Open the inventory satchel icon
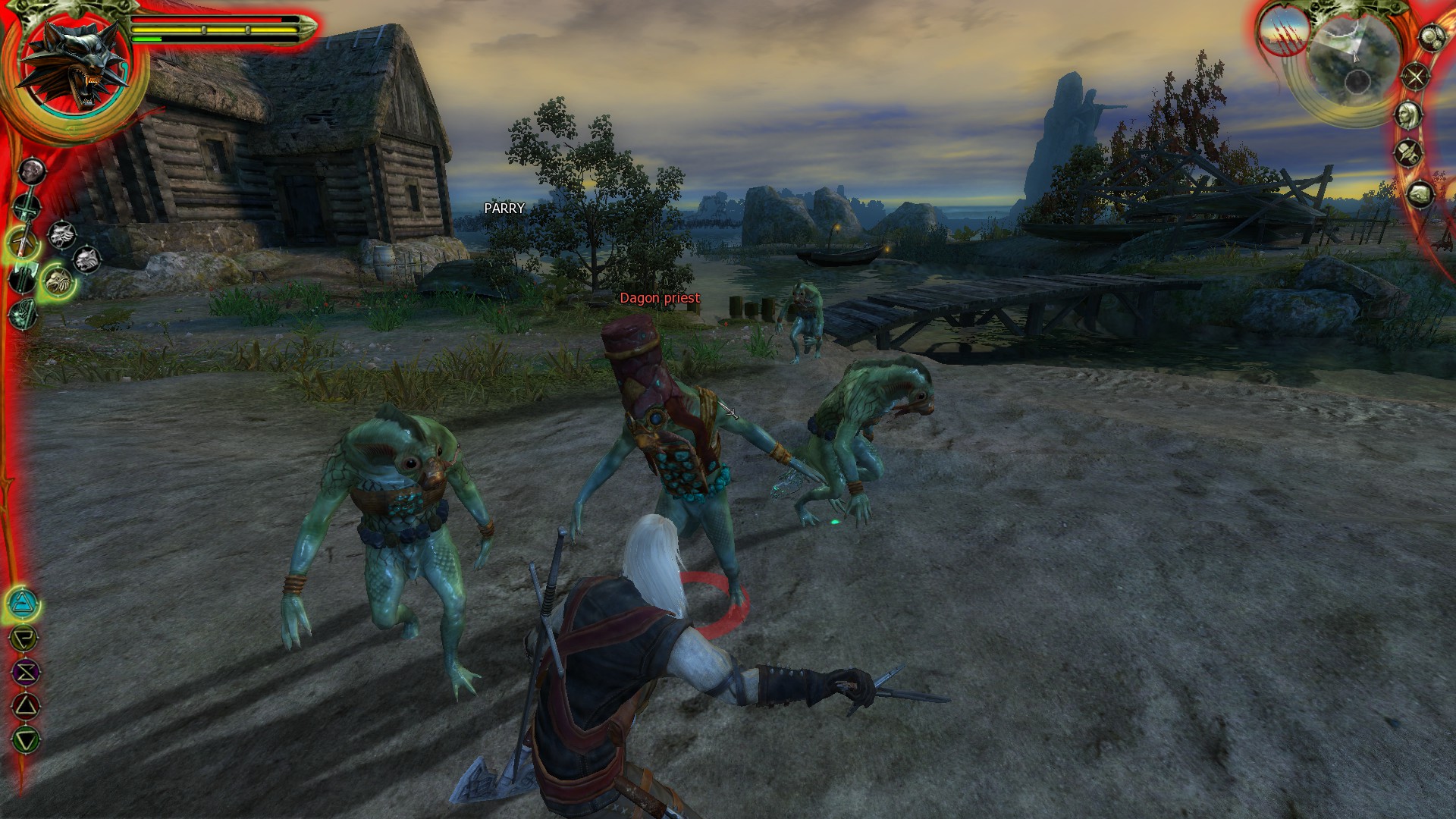The image size is (1456, 819). pos(1420,194)
